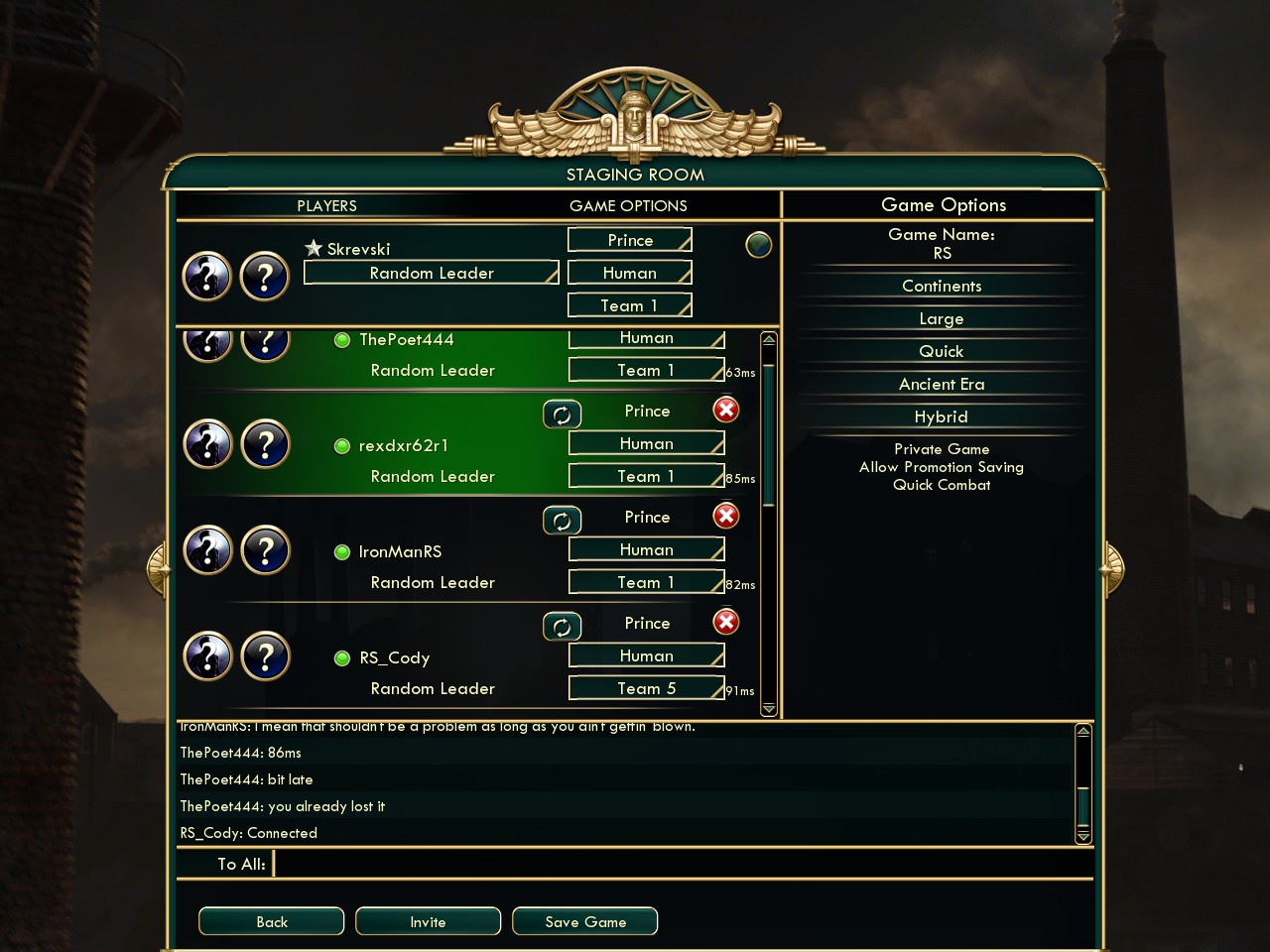Kick IronManRS with the red X
Screen dimensions: 1270x952
click(726, 516)
